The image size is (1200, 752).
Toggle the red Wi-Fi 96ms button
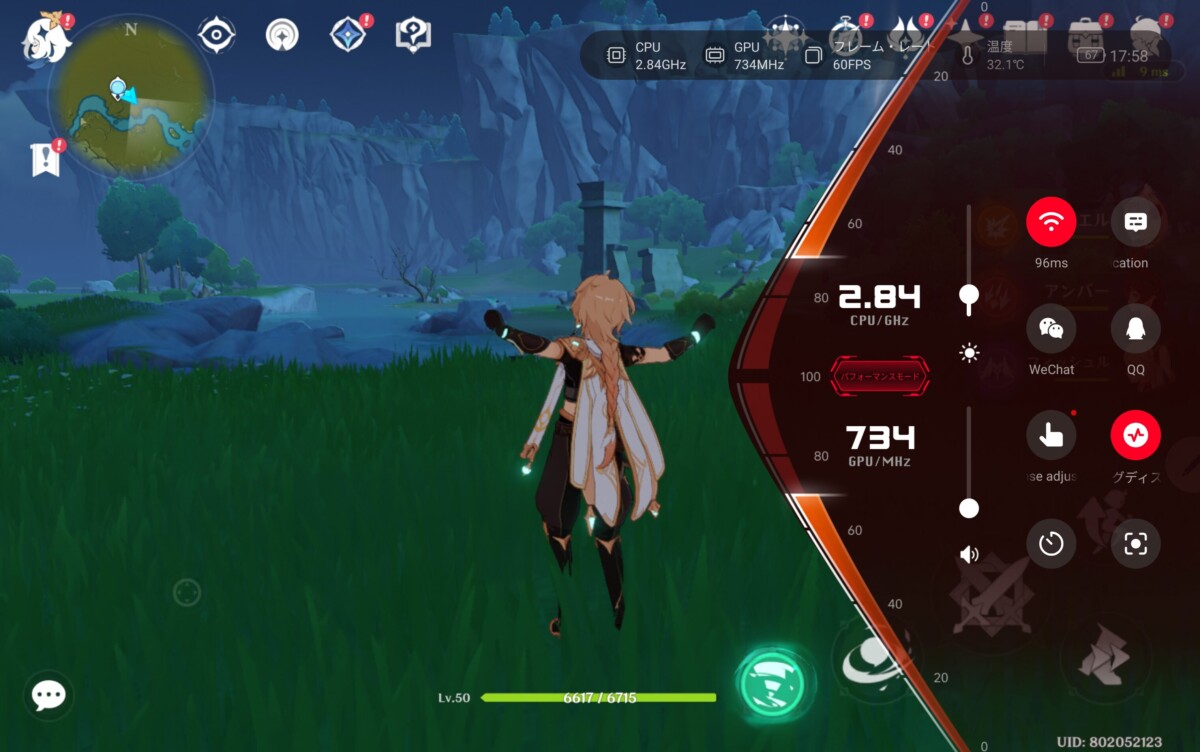[x=1051, y=222]
